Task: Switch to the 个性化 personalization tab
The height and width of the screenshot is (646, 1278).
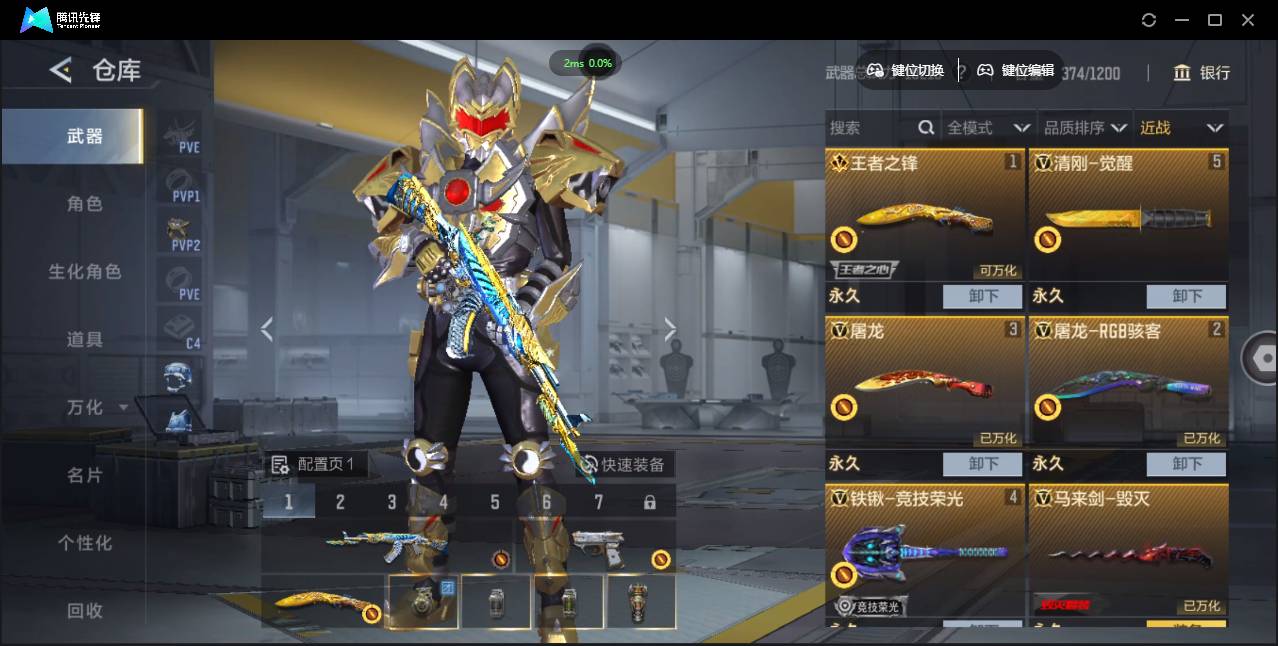Action: [85, 543]
